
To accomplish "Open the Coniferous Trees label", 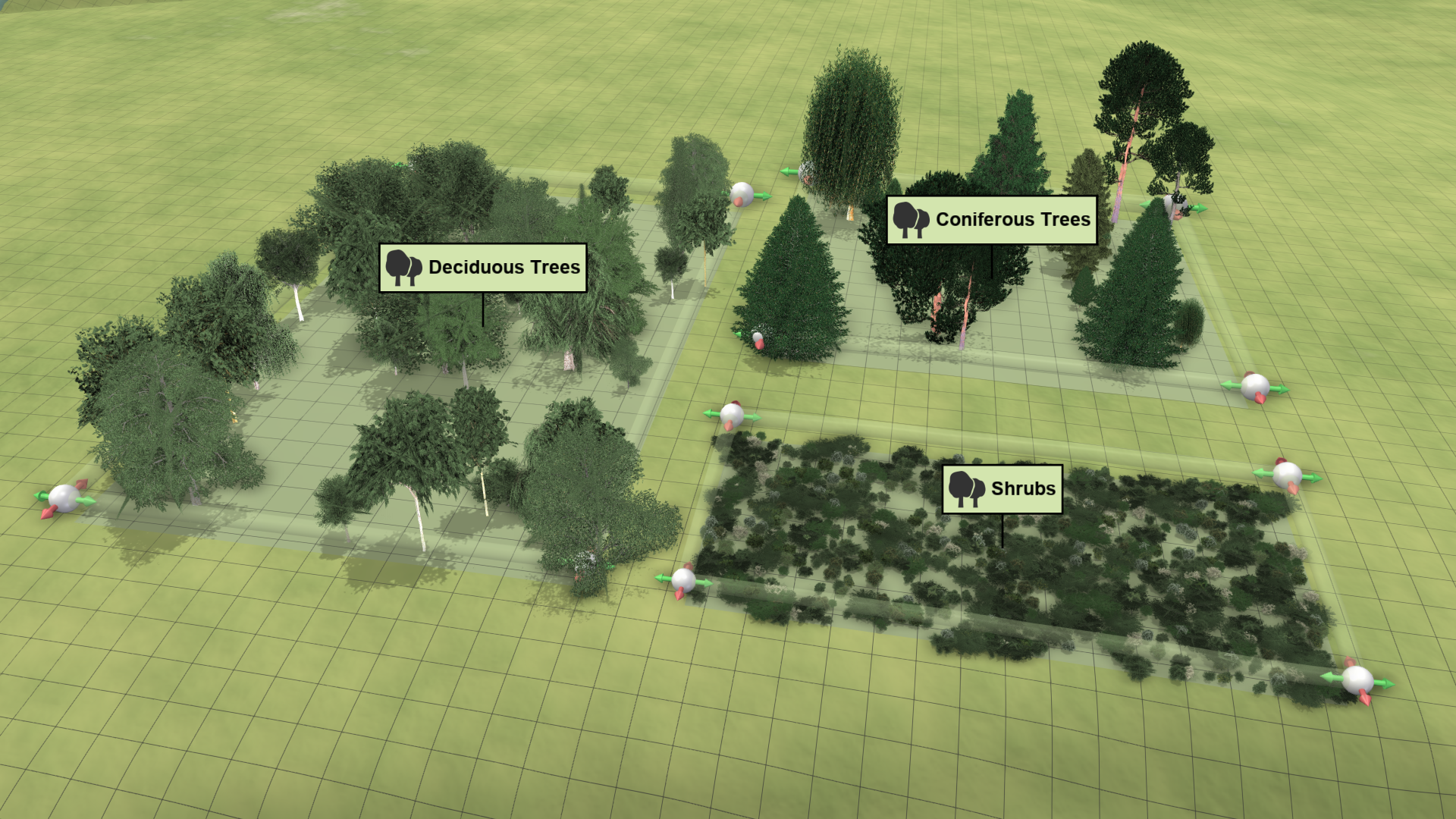I will [992, 220].
